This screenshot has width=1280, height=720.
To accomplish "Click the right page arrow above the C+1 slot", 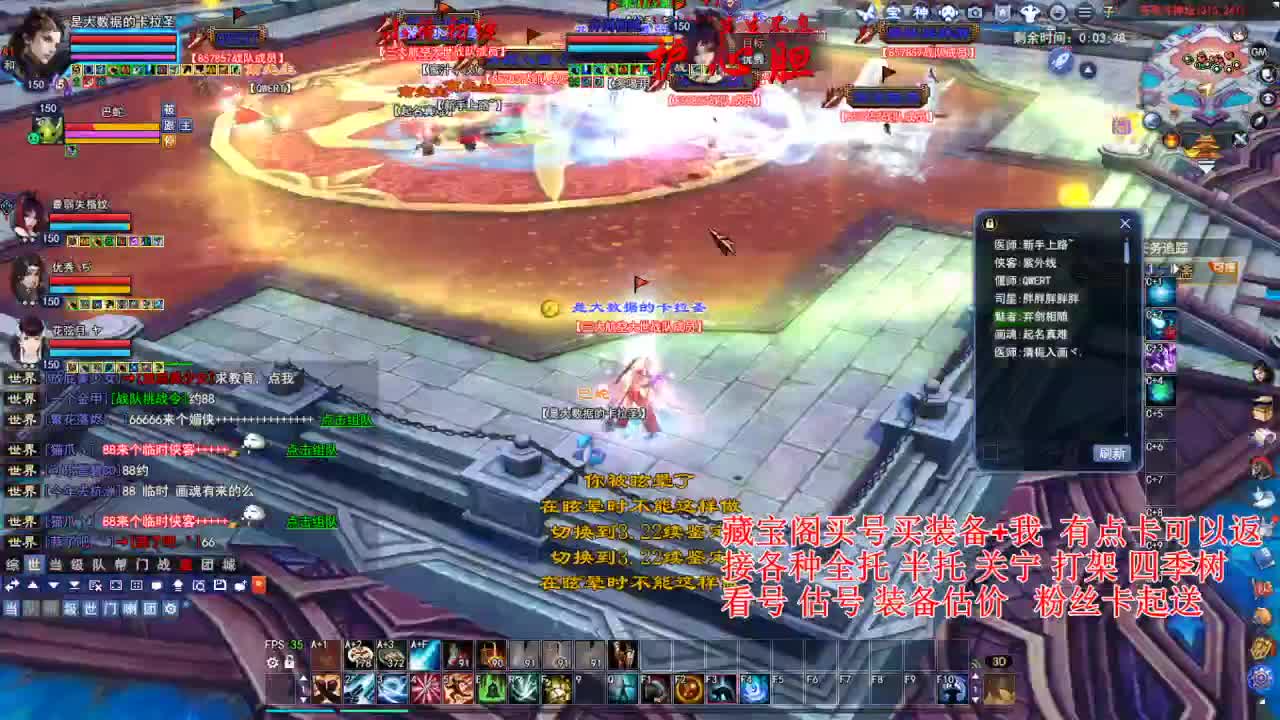I will coord(1173,268).
